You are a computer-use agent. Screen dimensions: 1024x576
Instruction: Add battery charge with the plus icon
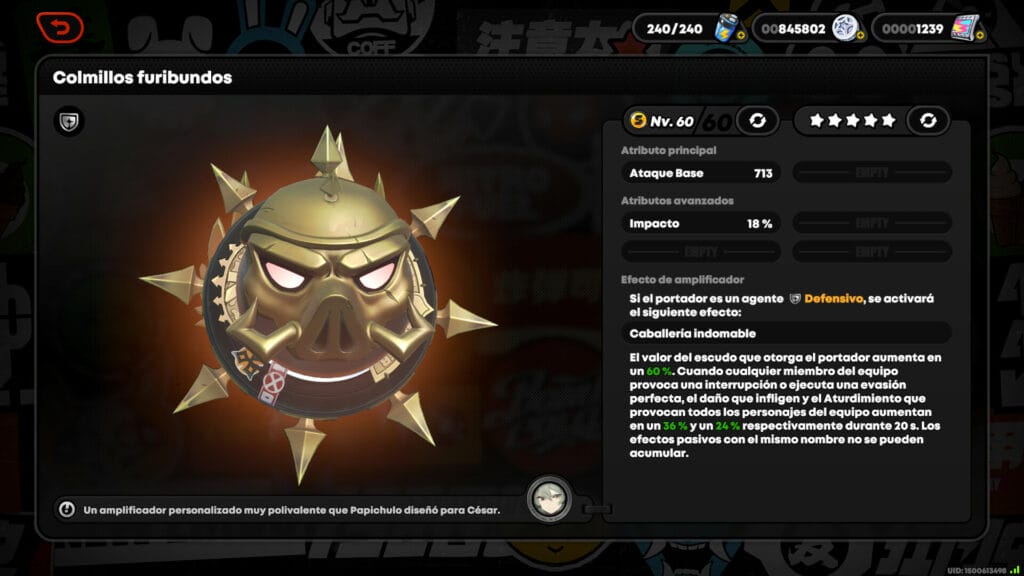pyautogui.click(x=740, y=36)
